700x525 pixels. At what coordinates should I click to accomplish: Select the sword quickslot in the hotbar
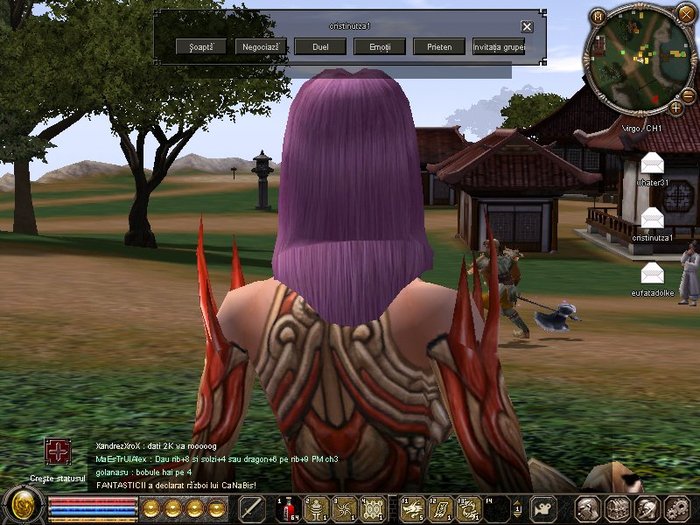(x=251, y=508)
